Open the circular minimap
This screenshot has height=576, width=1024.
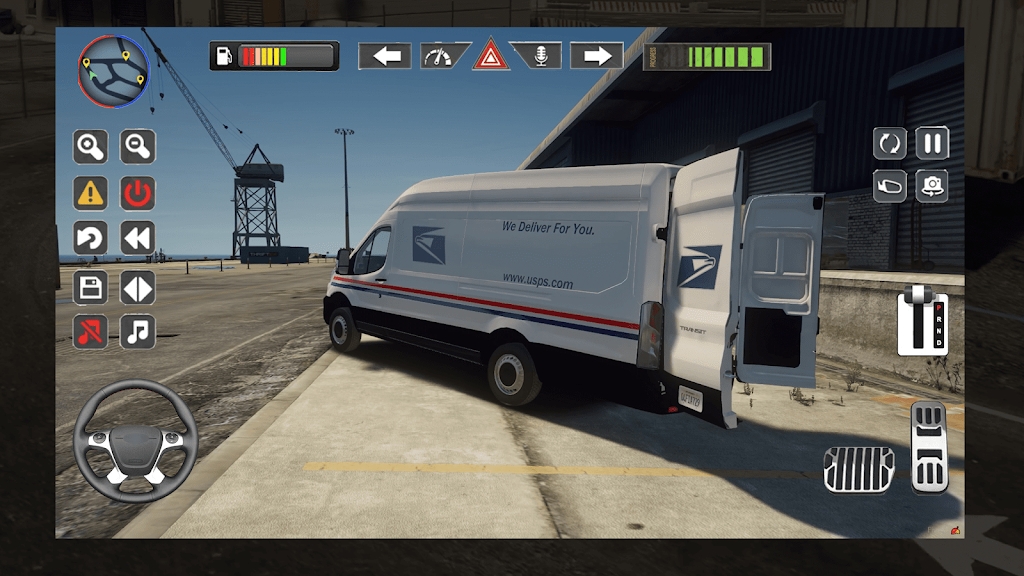[113, 72]
